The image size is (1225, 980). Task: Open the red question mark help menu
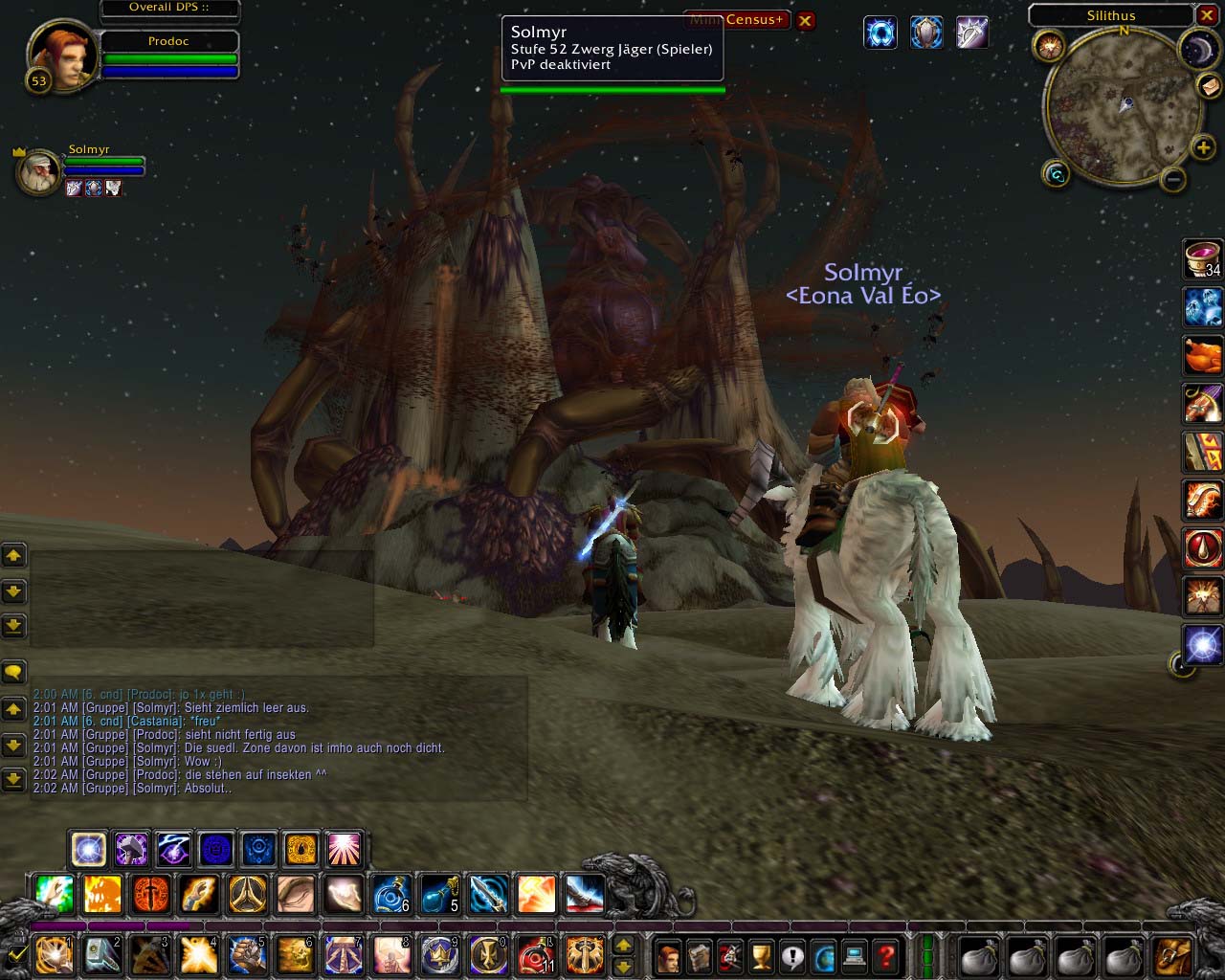click(886, 954)
